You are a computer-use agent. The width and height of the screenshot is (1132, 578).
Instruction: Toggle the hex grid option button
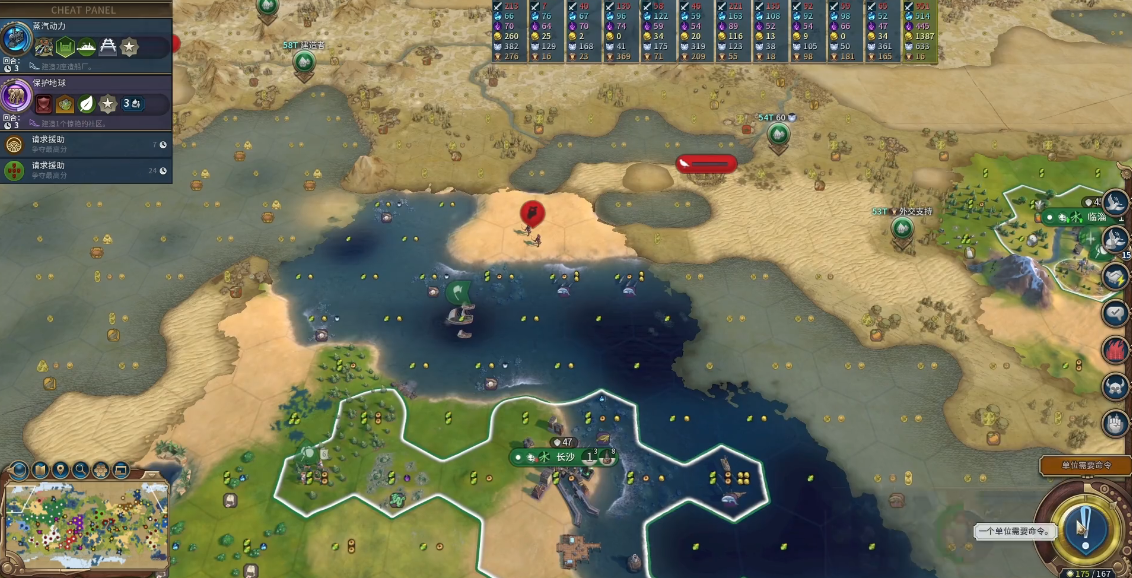[101, 469]
